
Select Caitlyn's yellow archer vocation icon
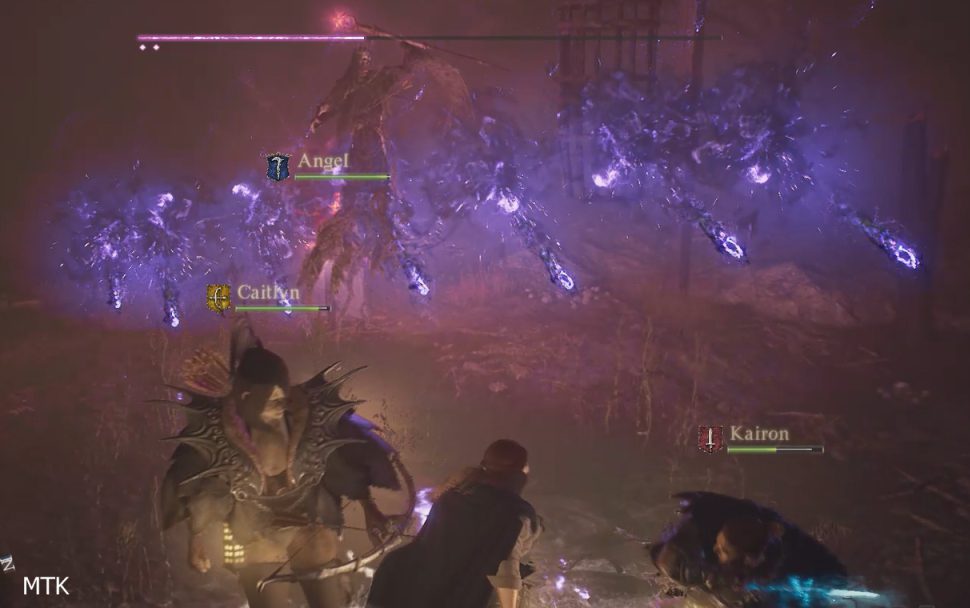[219, 298]
